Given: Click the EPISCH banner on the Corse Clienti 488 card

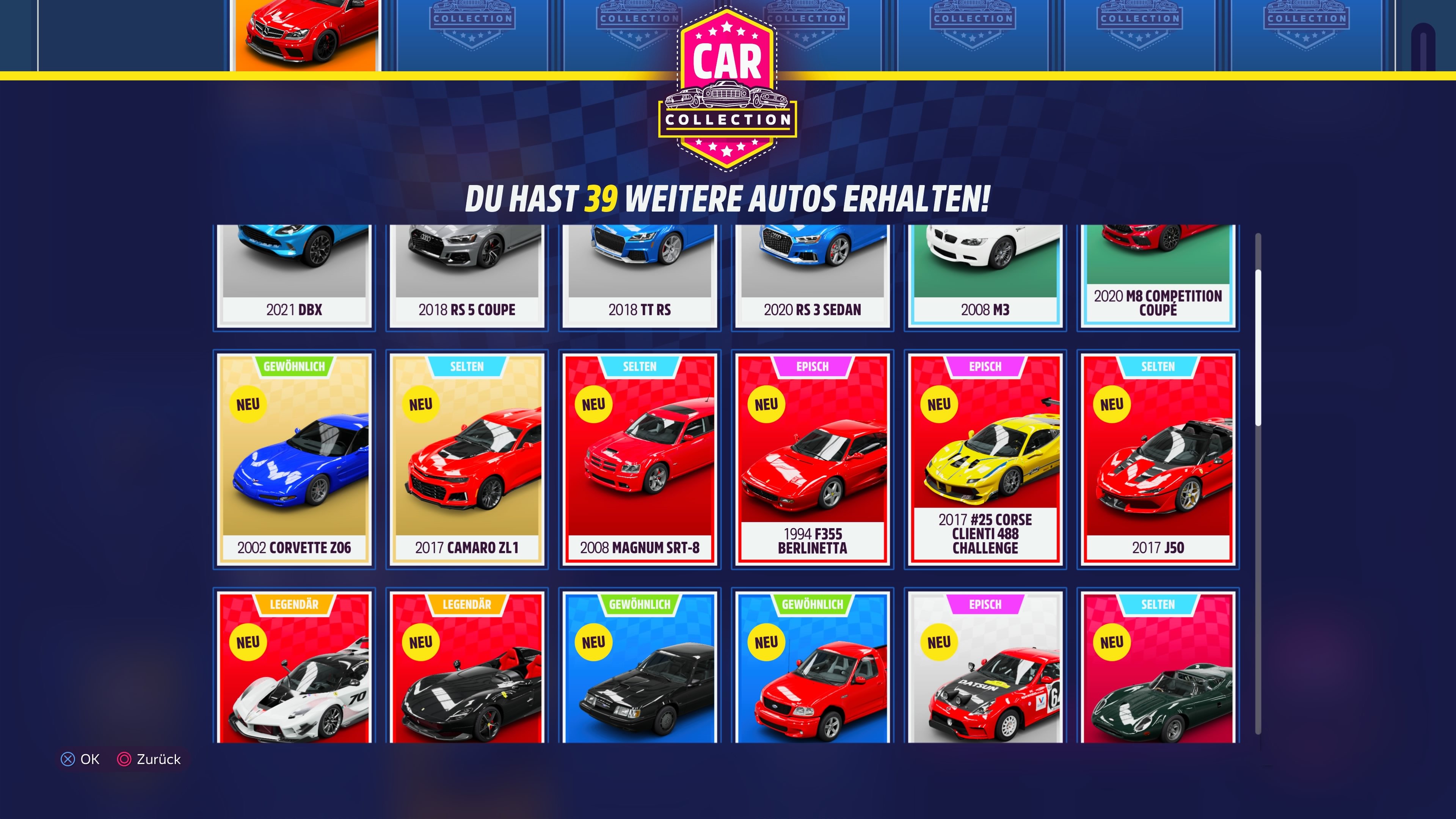Looking at the screenshot, I should click(x=985, y=366).
